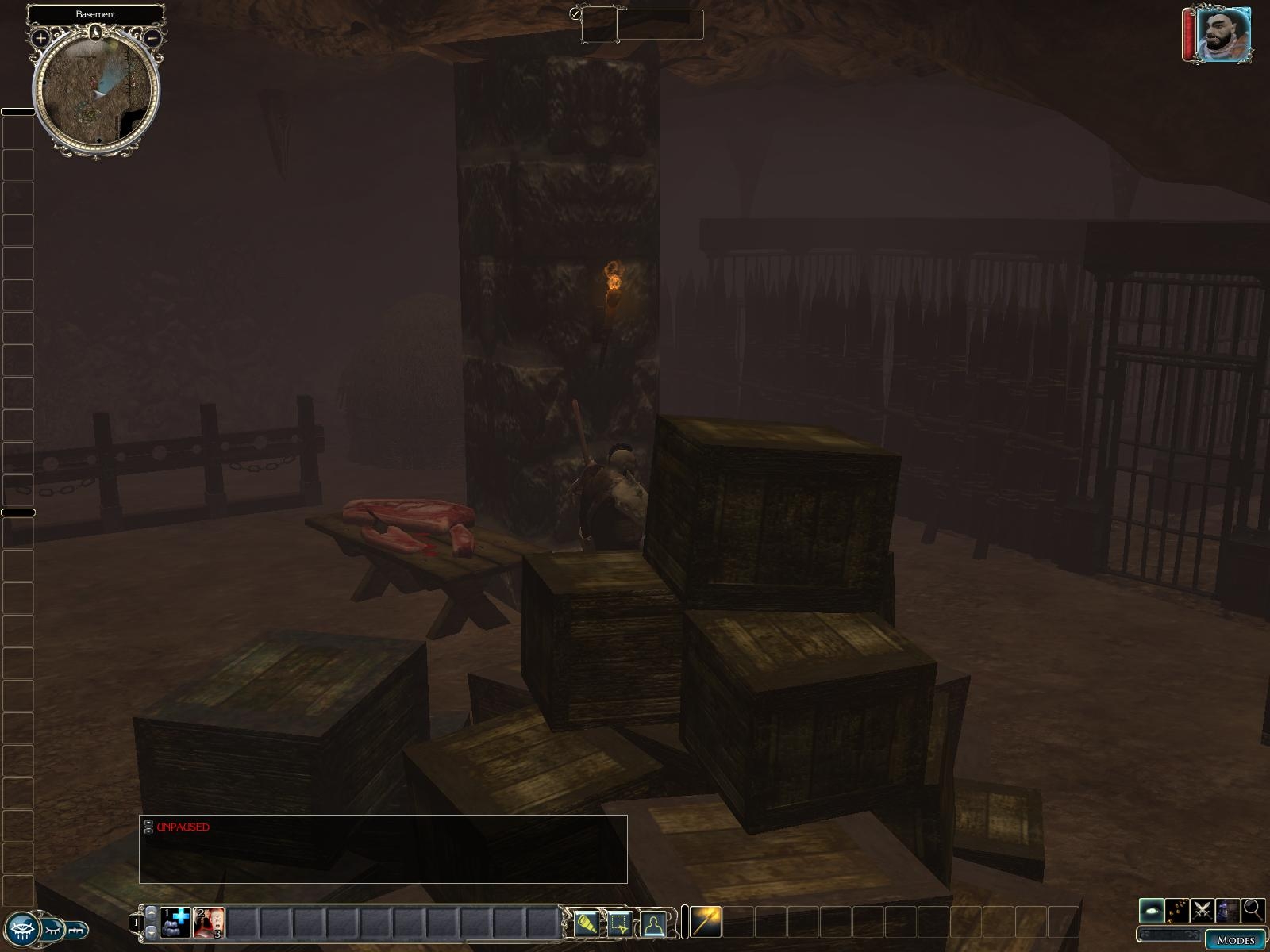Zoom in the minimap with the plus button
This screenshot has width=1270, height=952.
tap(40, 37)
